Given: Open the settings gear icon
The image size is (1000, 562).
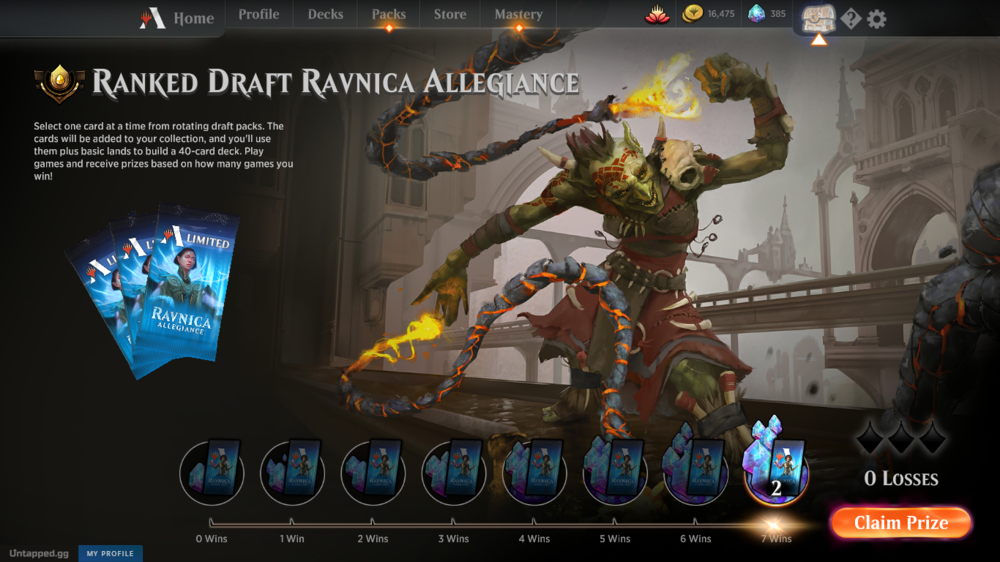Looking at the screenshot, I should coord(877,19).
